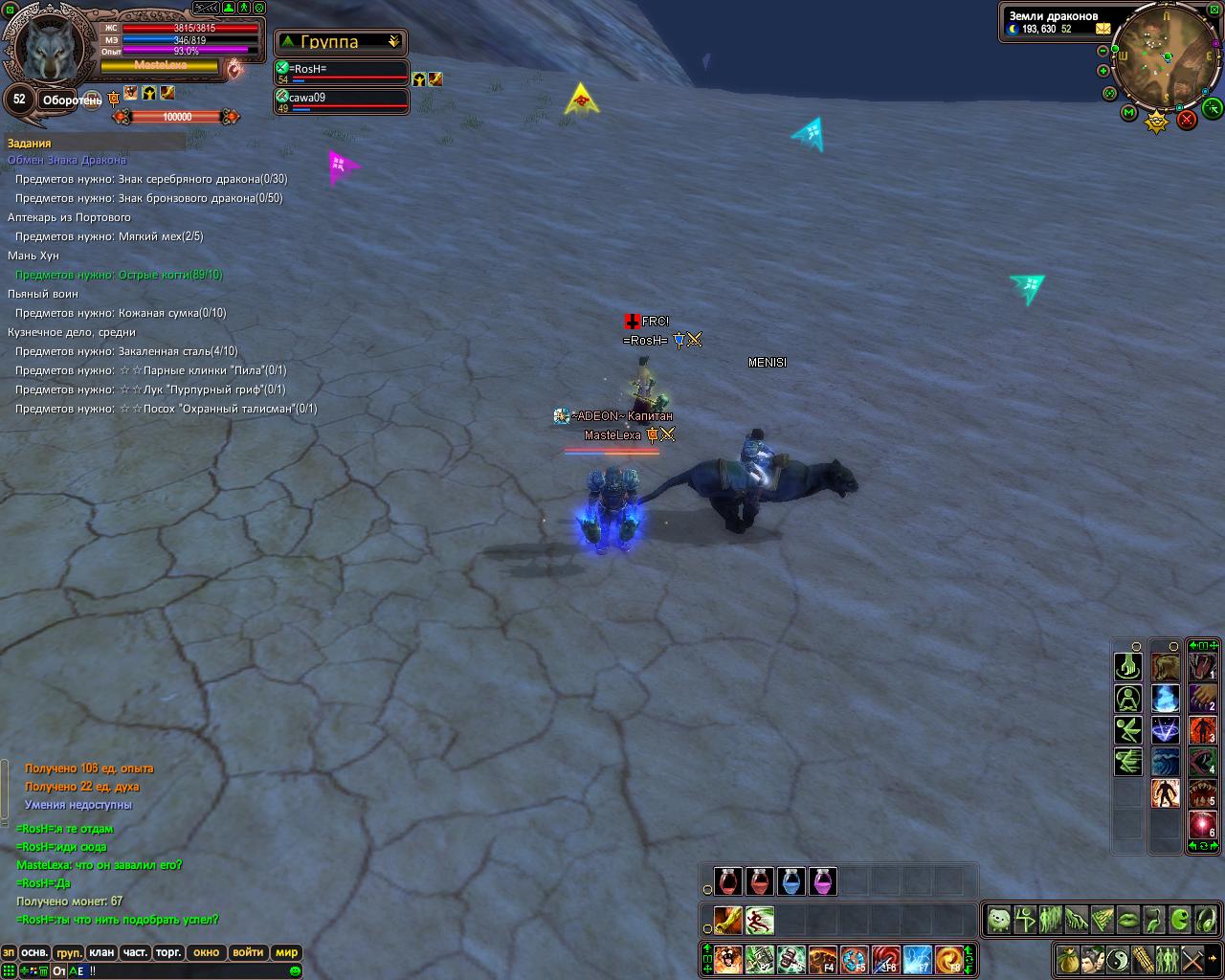Open the world map with M button

pyautogui.click(x=1129, y=113)
